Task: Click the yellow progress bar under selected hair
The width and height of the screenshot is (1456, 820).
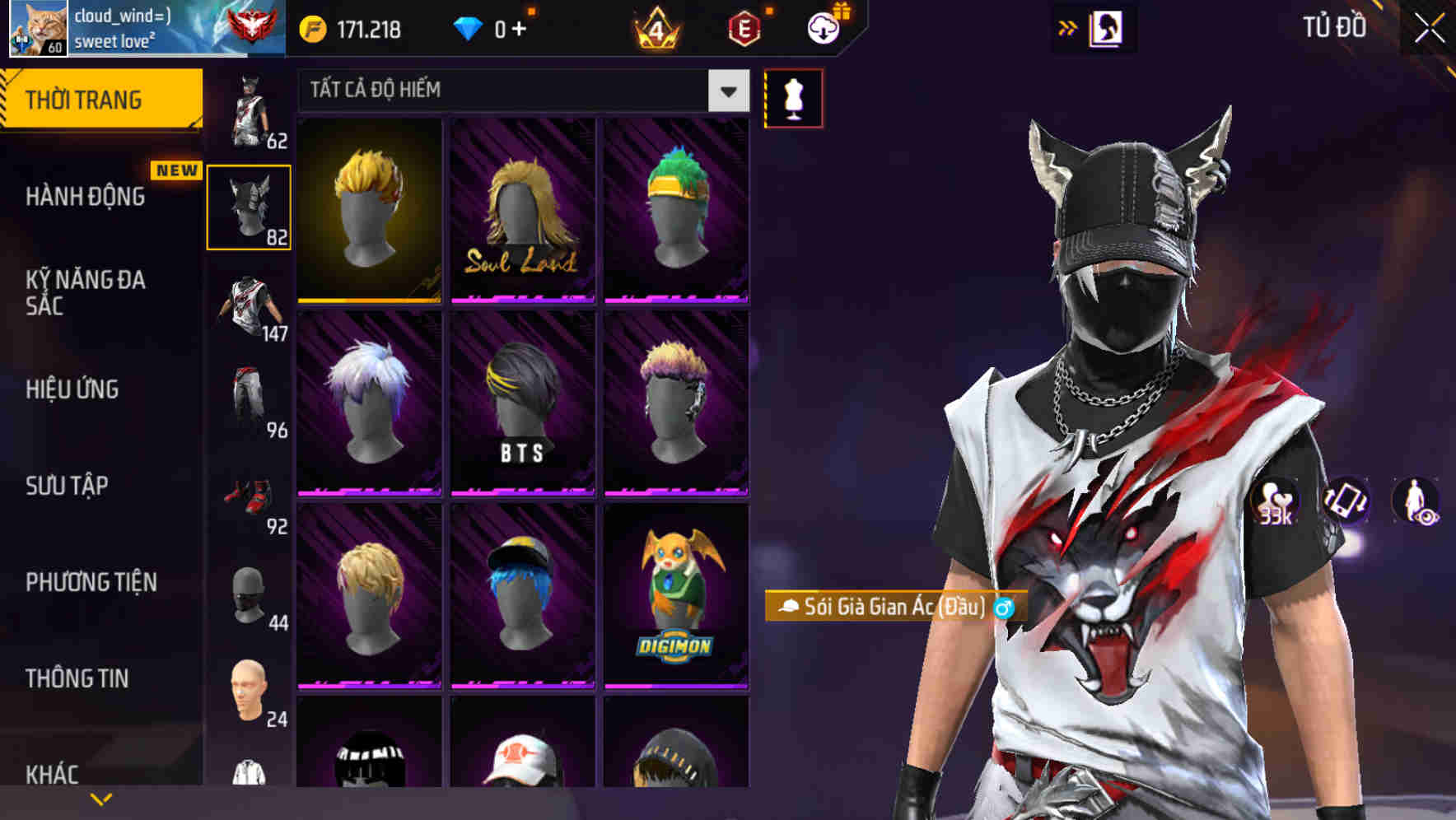Action: pos(368,302)
